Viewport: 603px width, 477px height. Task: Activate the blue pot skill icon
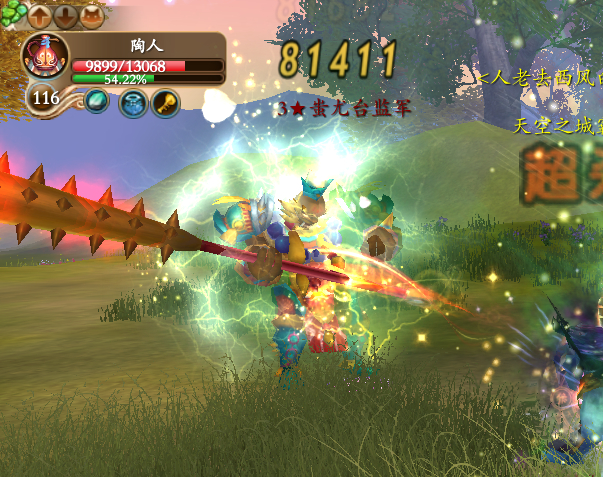click(132, 102)
